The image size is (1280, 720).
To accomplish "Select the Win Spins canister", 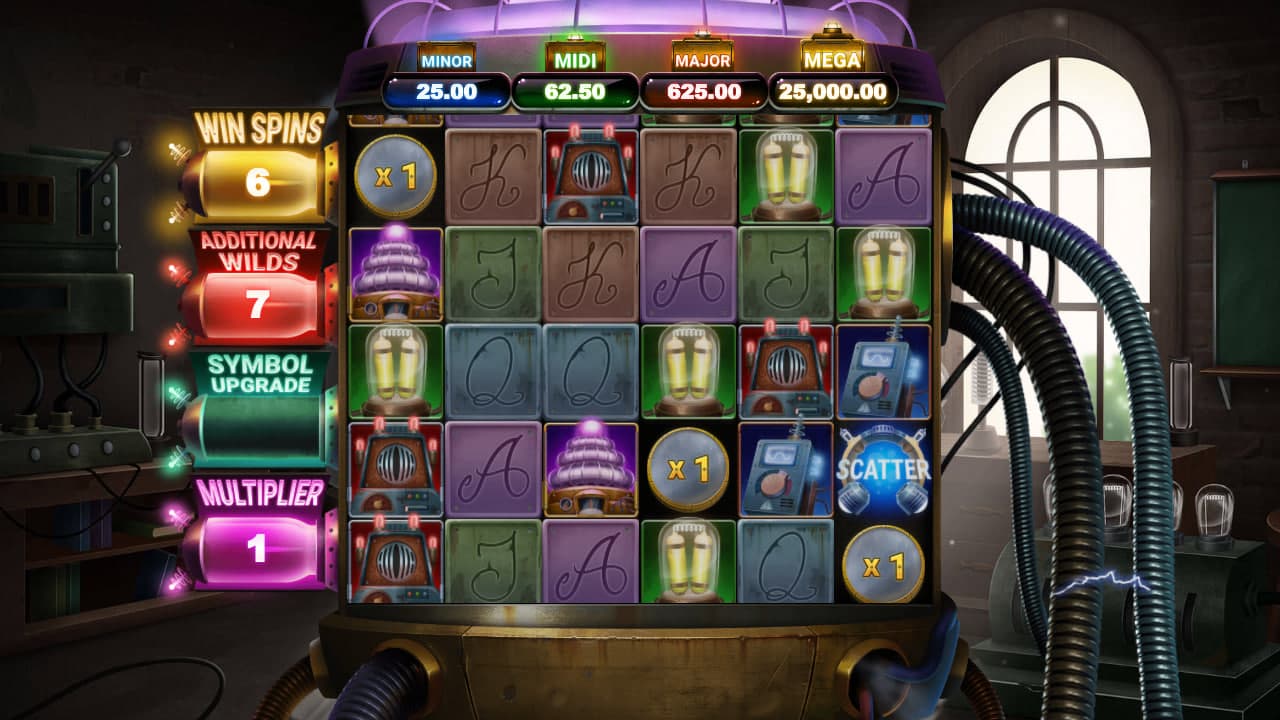I will (x=258, y=182).
